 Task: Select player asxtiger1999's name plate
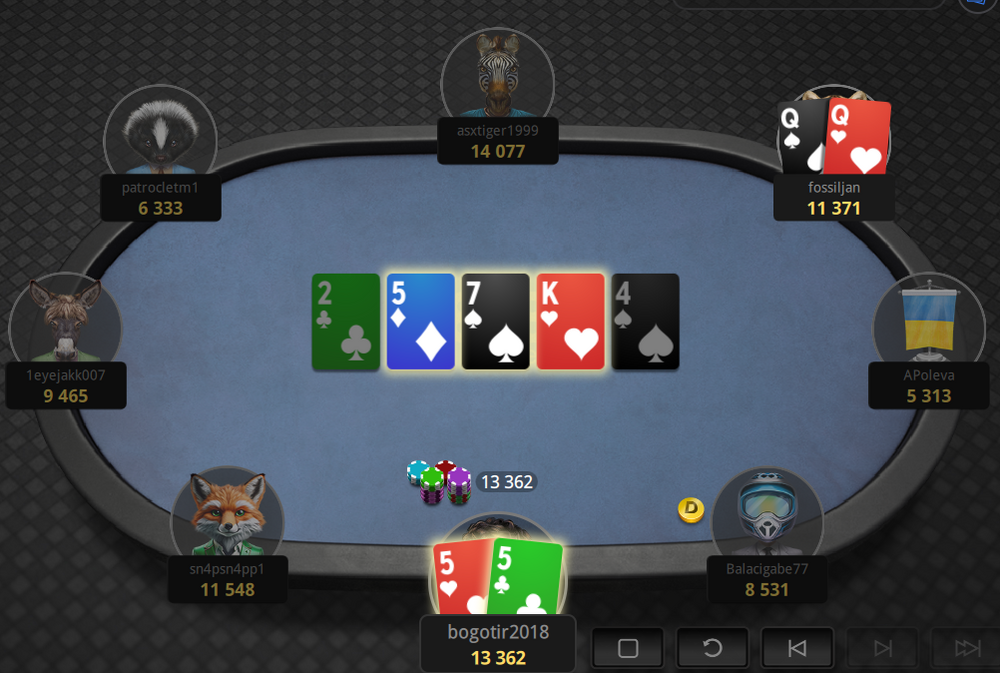click(498, 142)
